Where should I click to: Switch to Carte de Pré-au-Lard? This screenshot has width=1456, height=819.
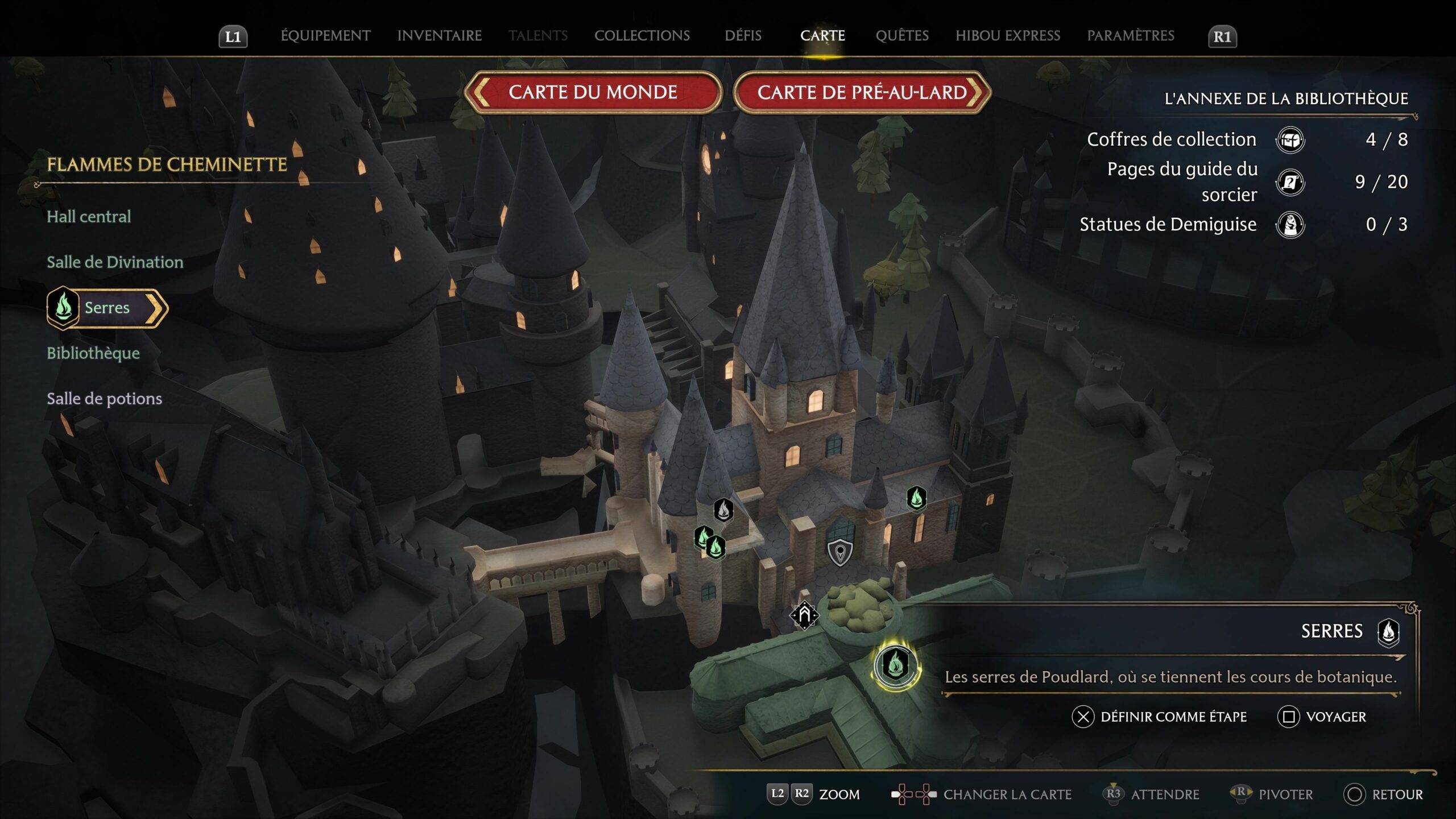click(862, 92)
